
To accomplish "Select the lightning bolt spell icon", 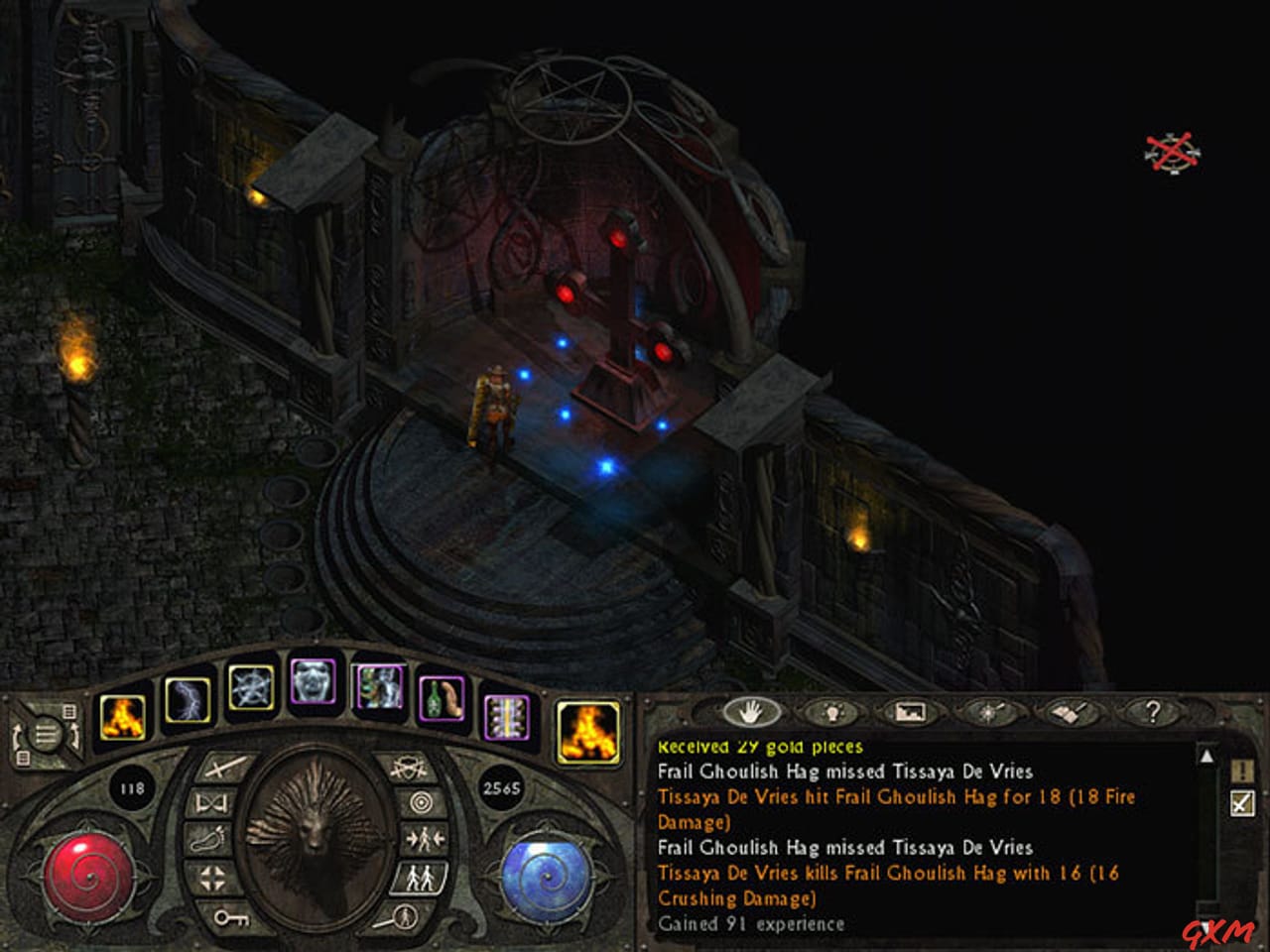I will pos(190,701).
